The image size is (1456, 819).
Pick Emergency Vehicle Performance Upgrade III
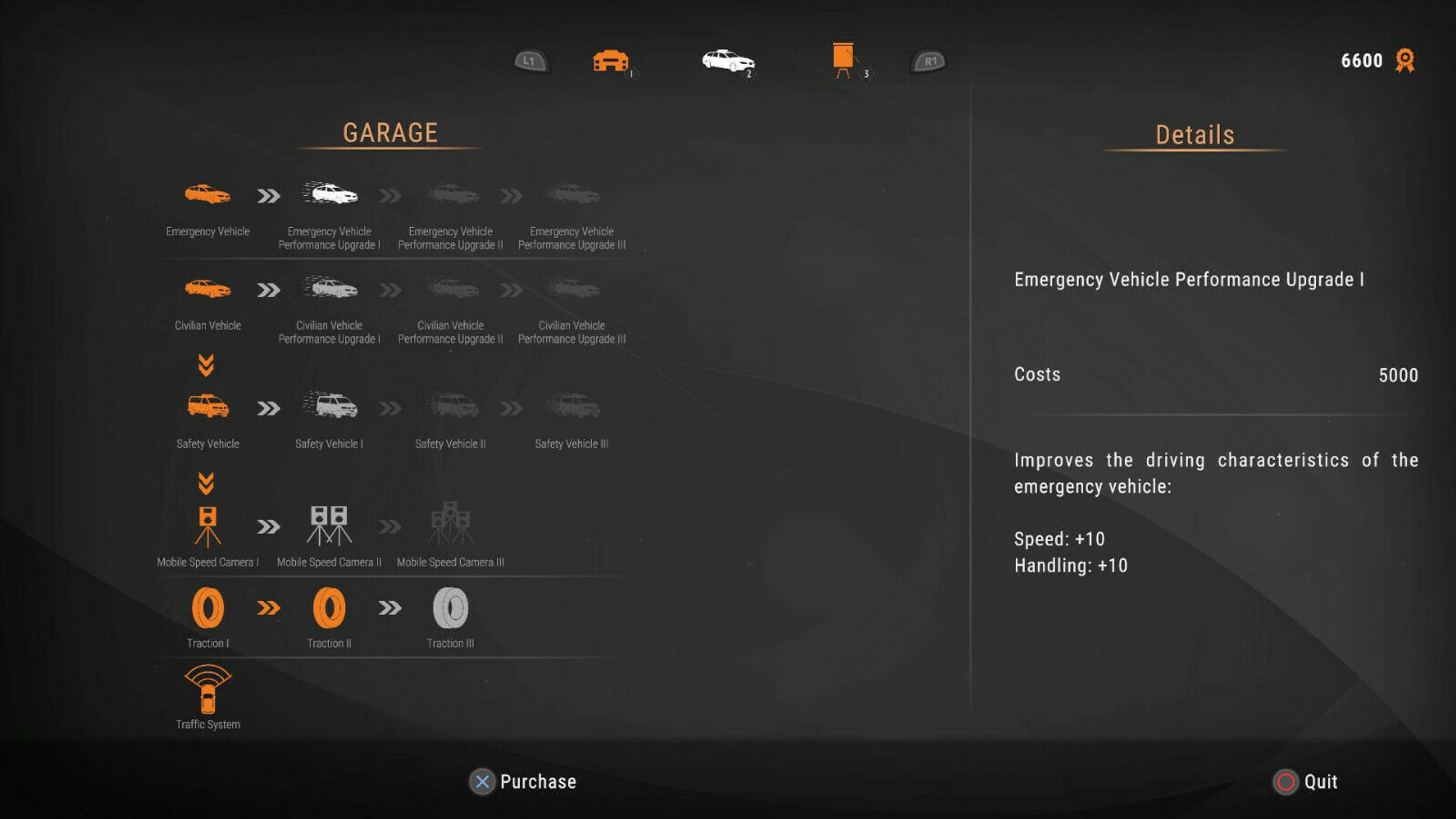572,194
